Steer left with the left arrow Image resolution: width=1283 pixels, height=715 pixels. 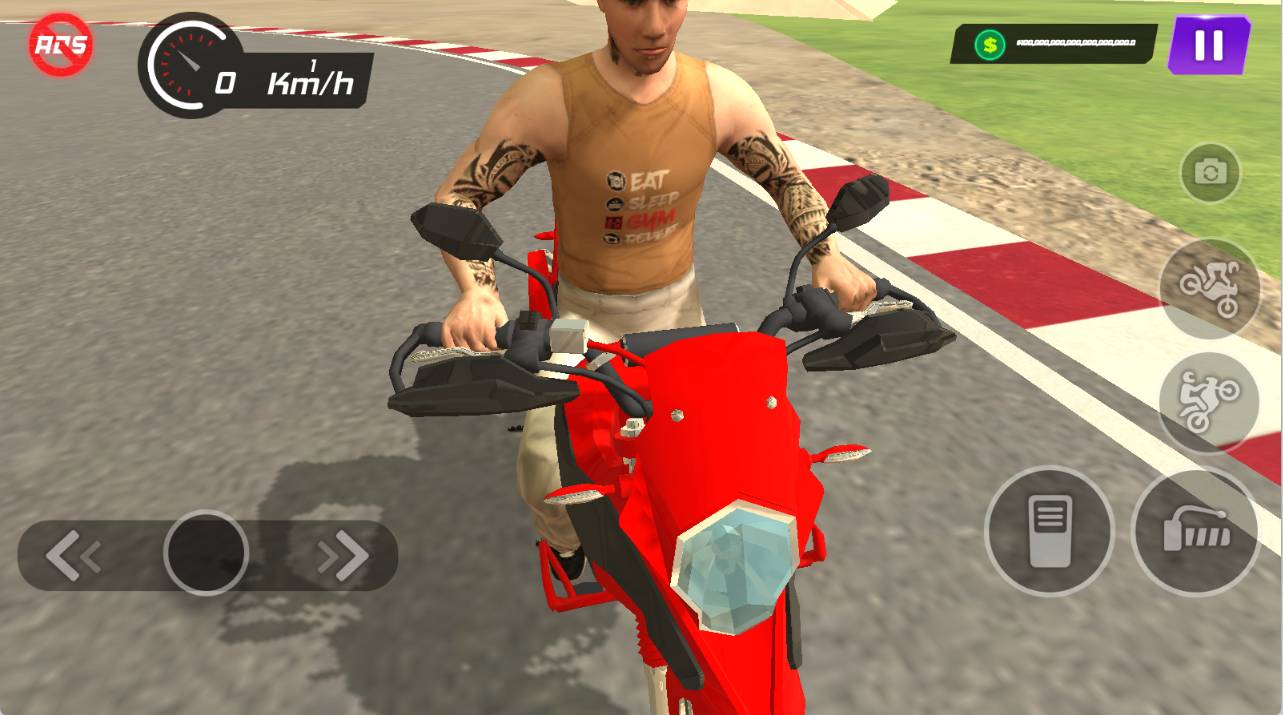tap(72, 556)
